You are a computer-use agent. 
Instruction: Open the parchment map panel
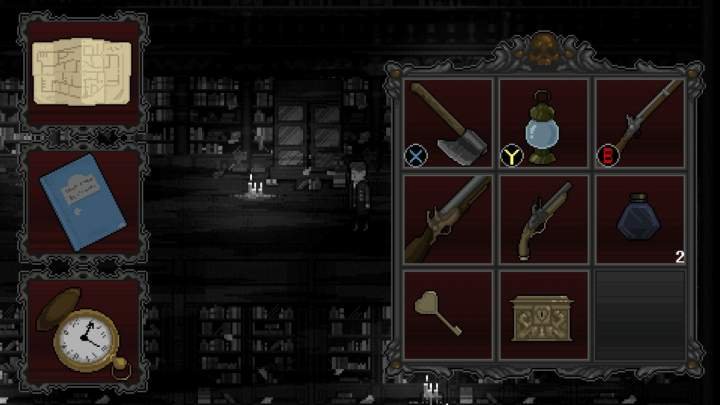82,71
